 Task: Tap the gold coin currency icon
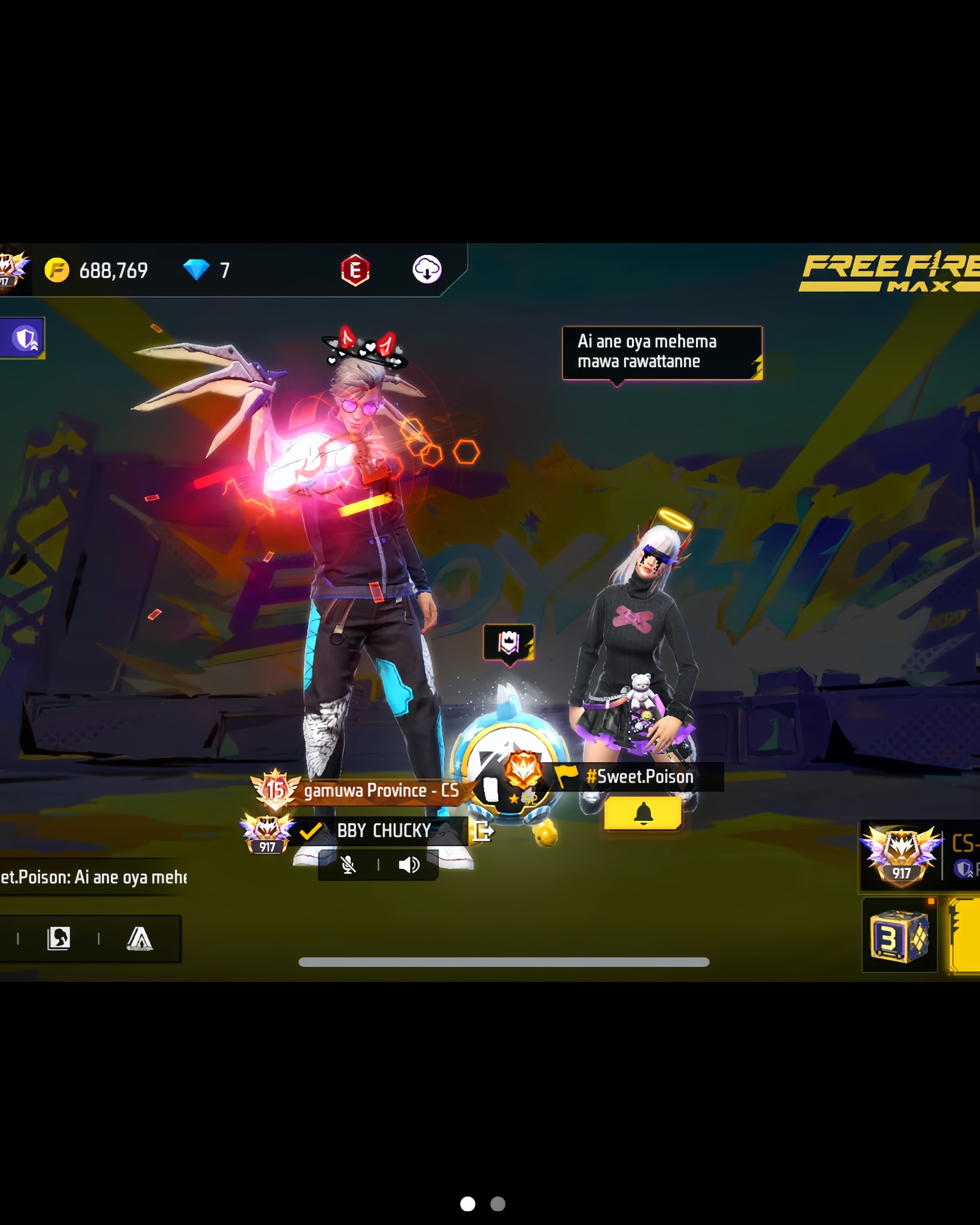click(x=57, y=270)
